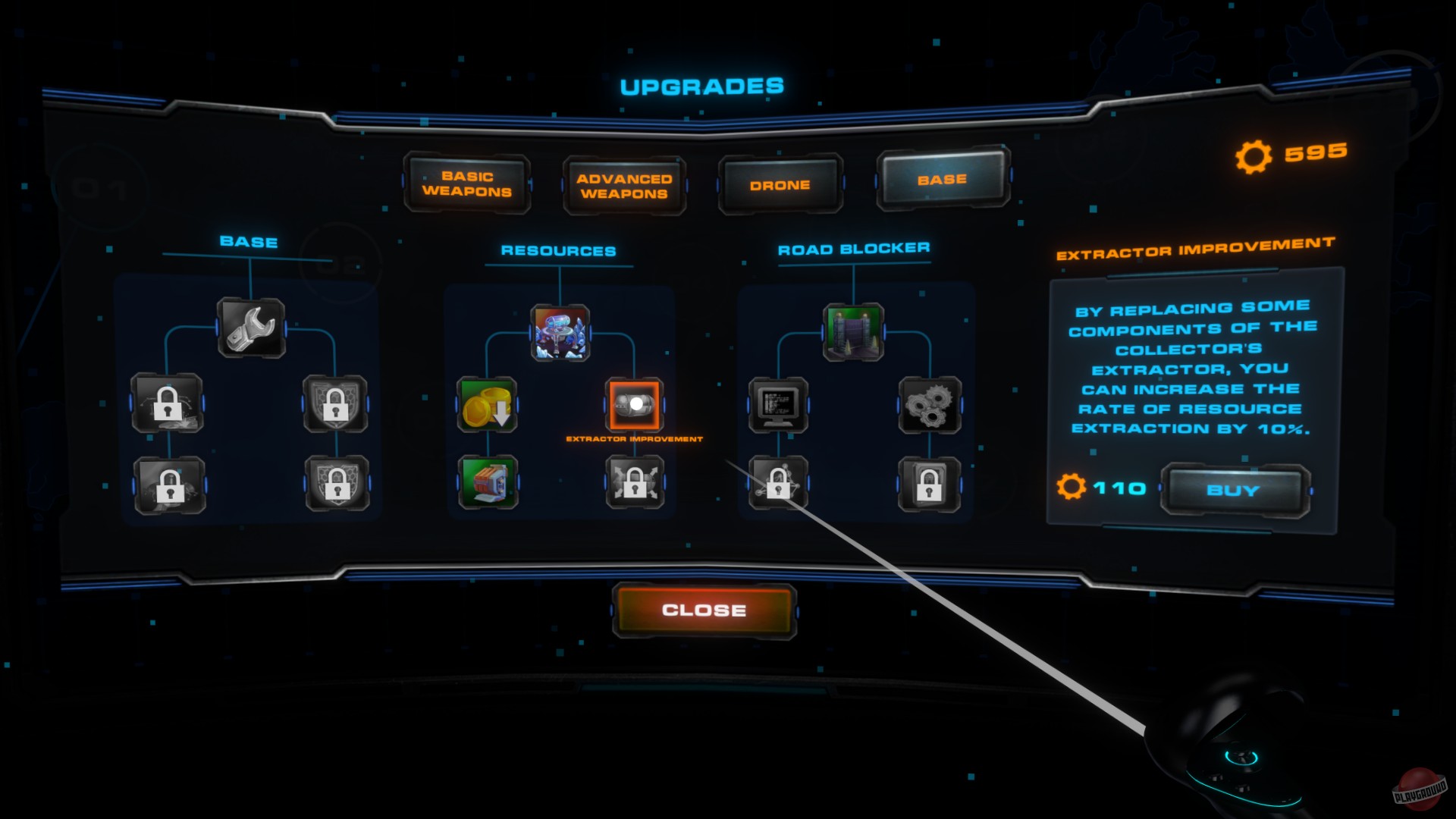Switch to the Basic Weapons tab
The width and height of the screenshot is (1456, 819).
[x=466, y=184]
